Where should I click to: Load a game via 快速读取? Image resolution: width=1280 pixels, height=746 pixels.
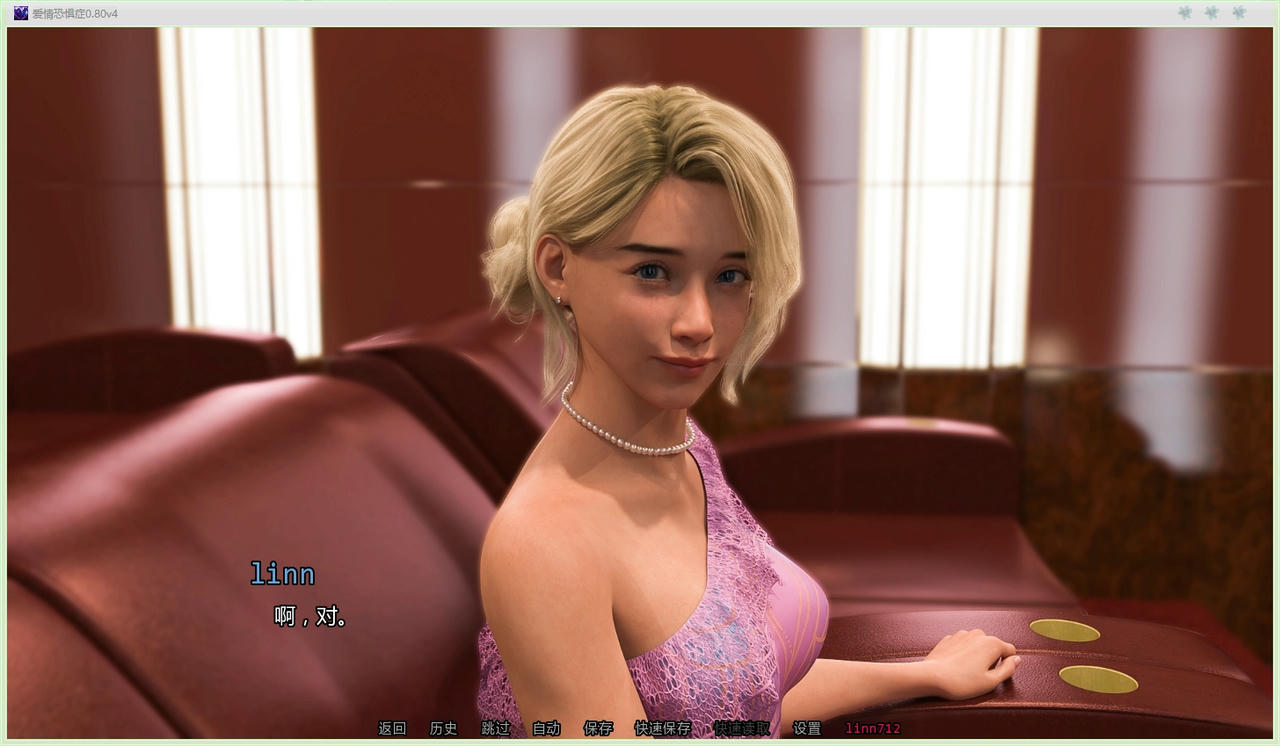click(743, 729)
